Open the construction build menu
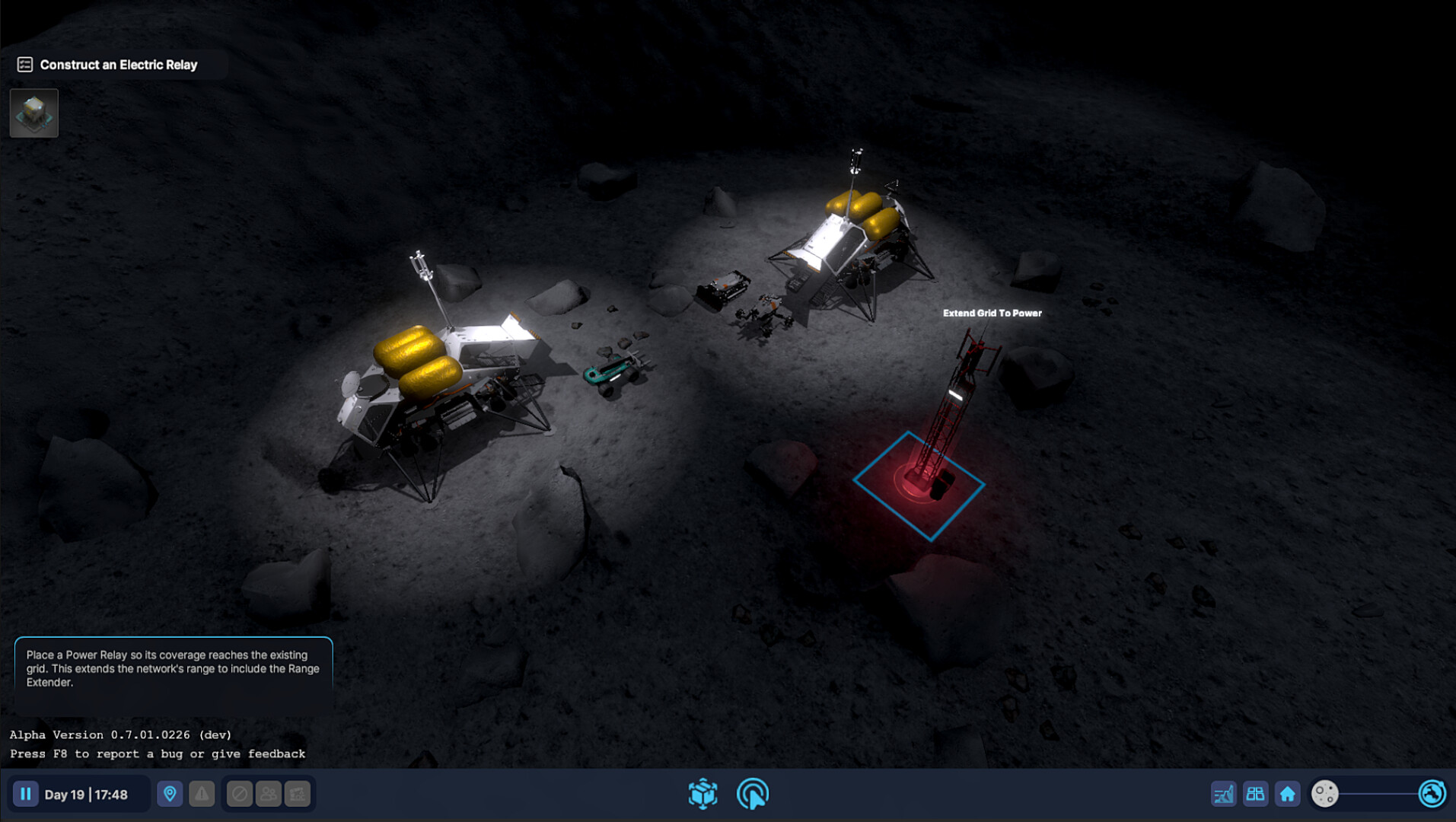 click(x=704, y=794)
